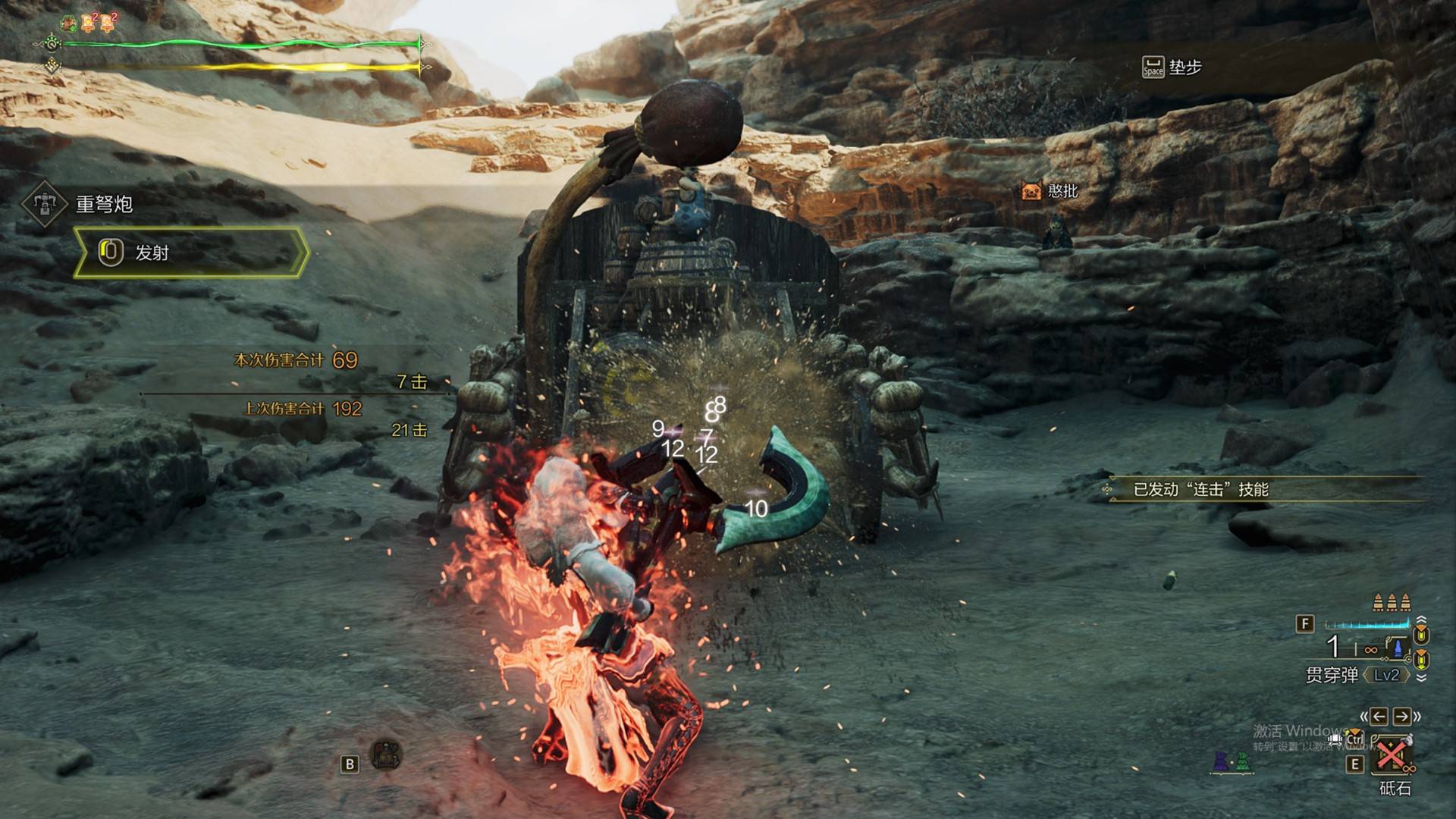The image size is (1456, 819).
Task: Click the 憨批 palico companion name tag
Action: pos(1050,191)
